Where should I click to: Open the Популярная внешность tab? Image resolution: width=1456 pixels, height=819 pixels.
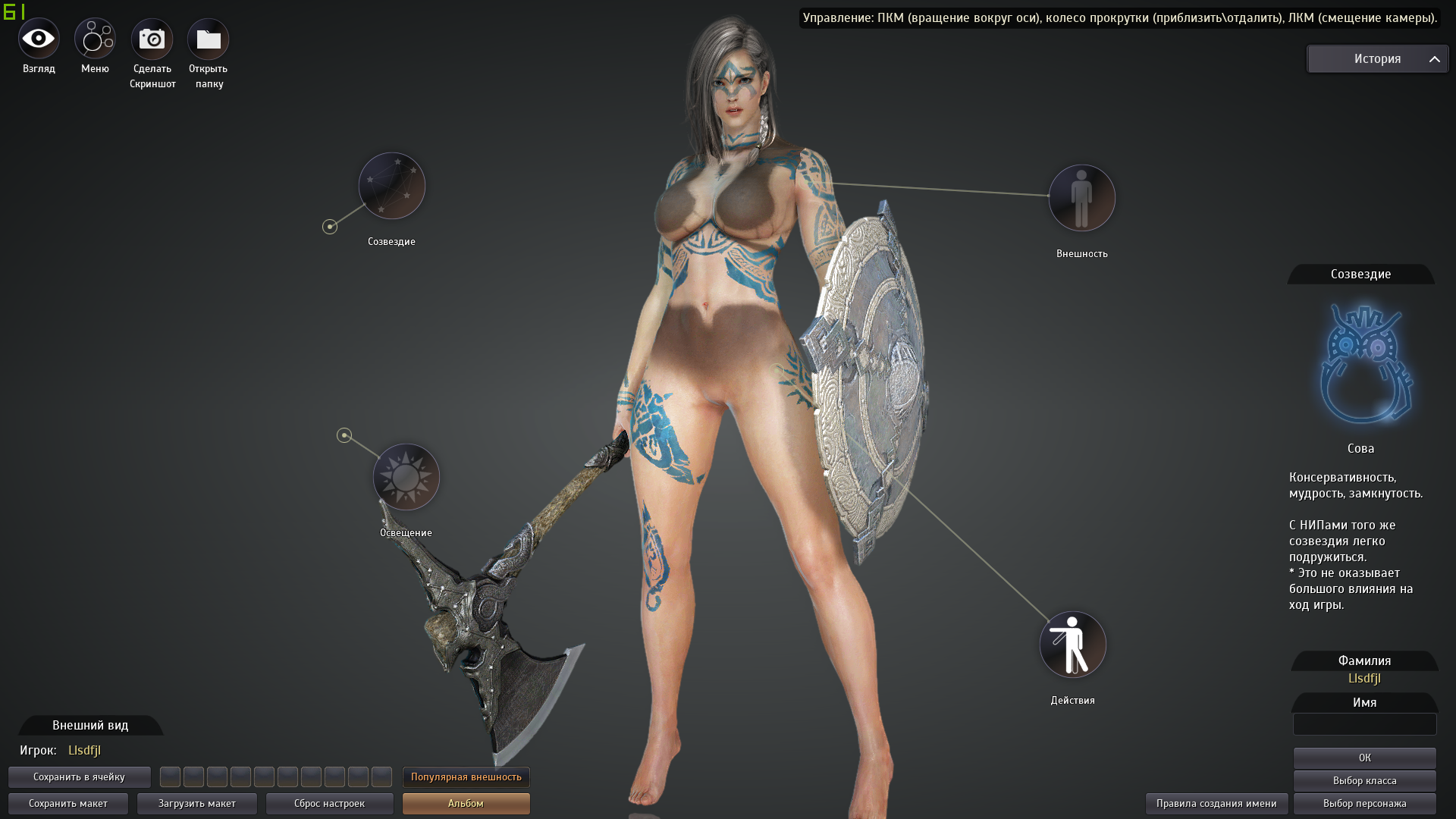pyautogui.click(x=466, y=777)
